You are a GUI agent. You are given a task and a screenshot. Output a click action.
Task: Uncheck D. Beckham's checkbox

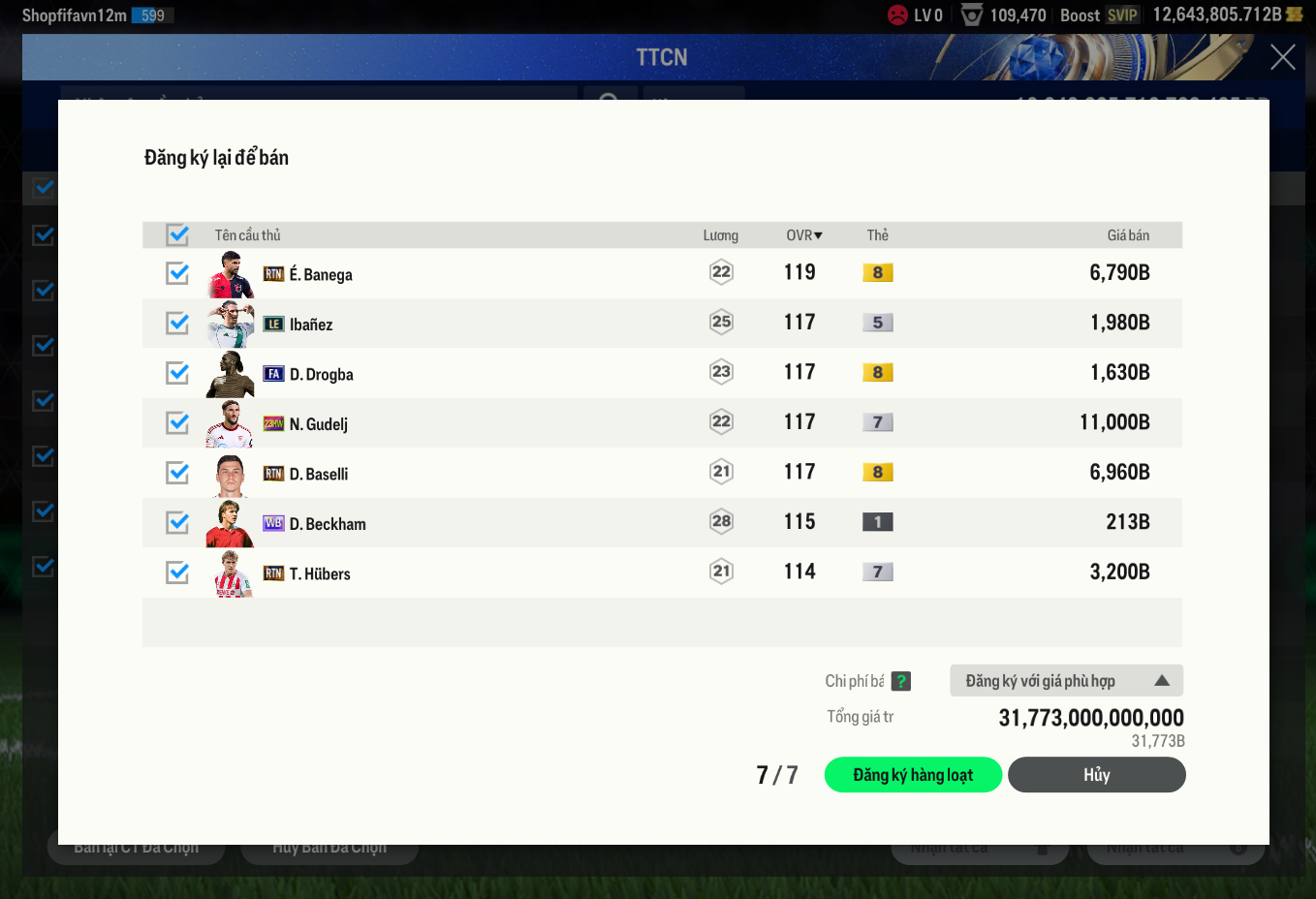pyautogui.click(x=177, y=522)
